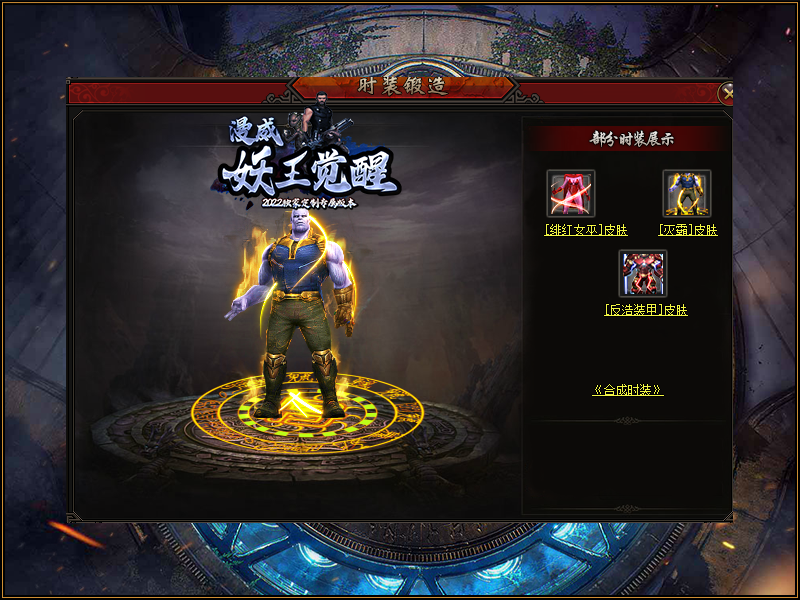Select the Thanos skin icon
800x600 pixels.
click(687, 194)
